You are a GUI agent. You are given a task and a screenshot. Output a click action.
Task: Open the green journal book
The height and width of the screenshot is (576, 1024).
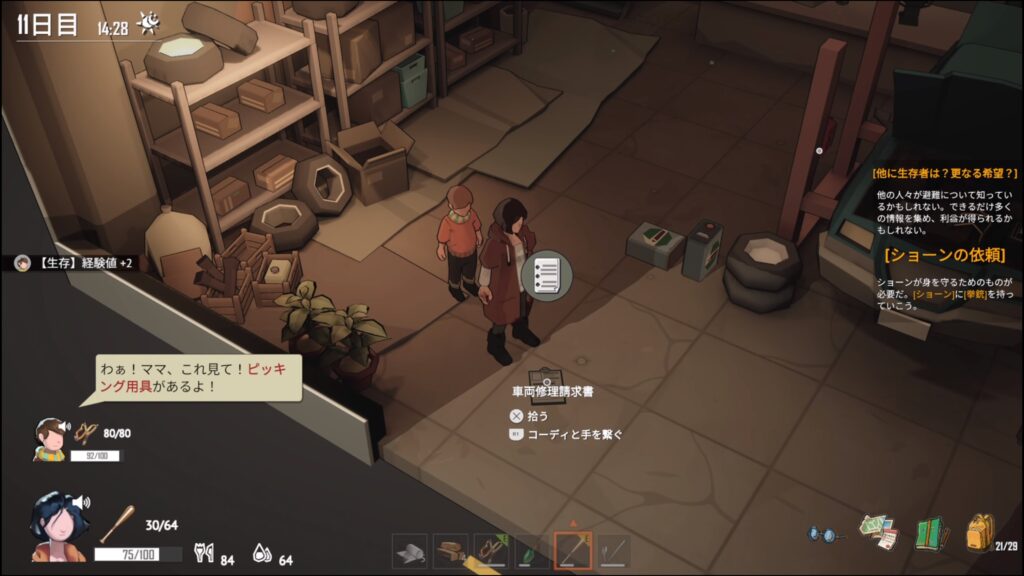pos(930,533)
